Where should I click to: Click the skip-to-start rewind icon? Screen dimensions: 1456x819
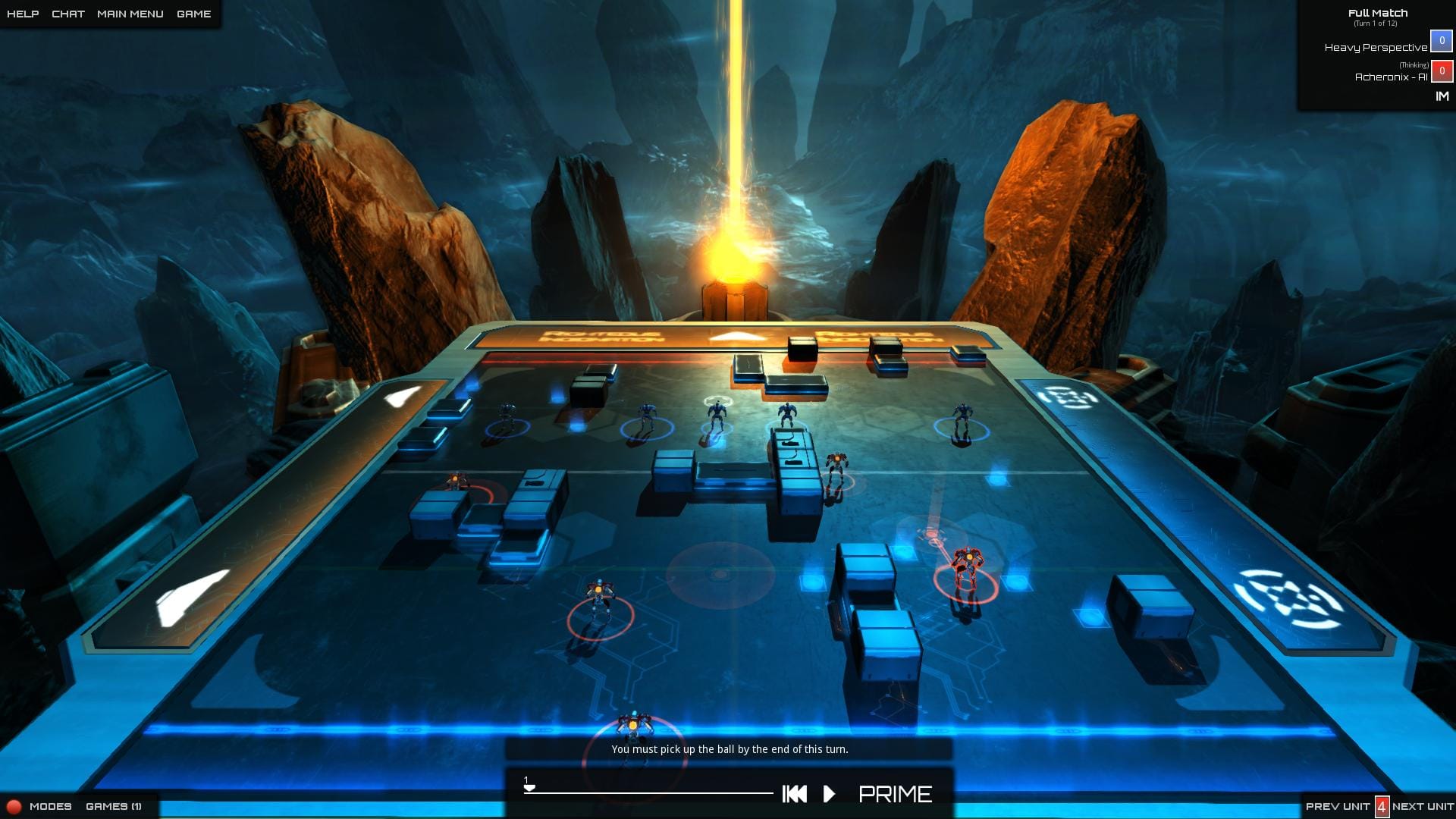(x=793, y=795)
